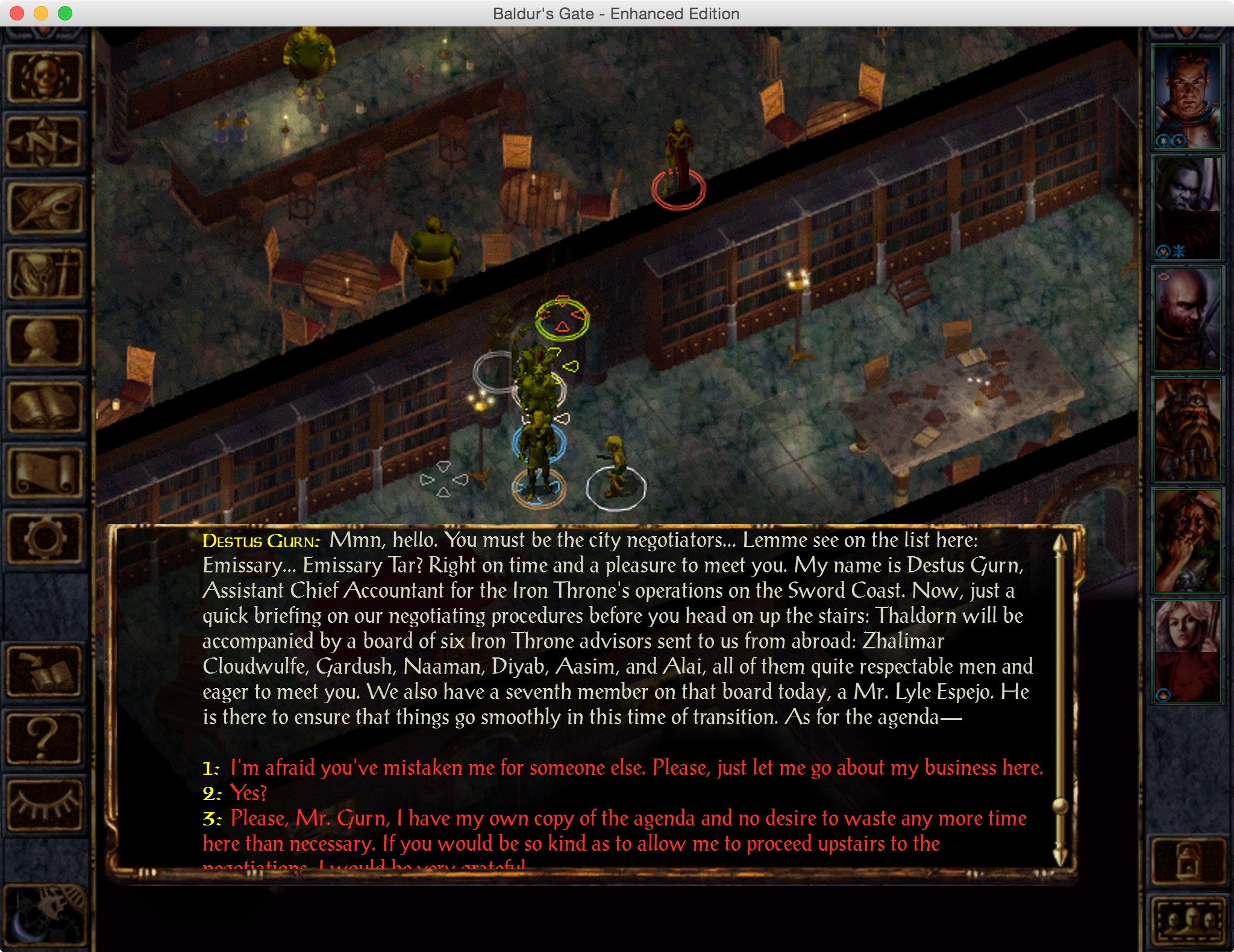Click the skull icon in the sidebar

point(45,77)
